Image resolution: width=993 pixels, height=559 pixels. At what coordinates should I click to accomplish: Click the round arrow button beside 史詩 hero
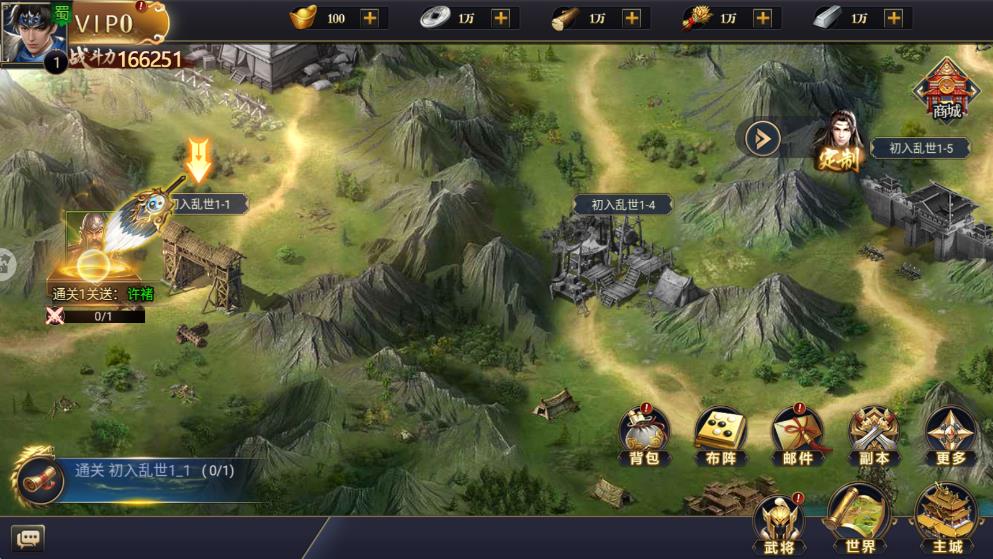click(762, 138)
